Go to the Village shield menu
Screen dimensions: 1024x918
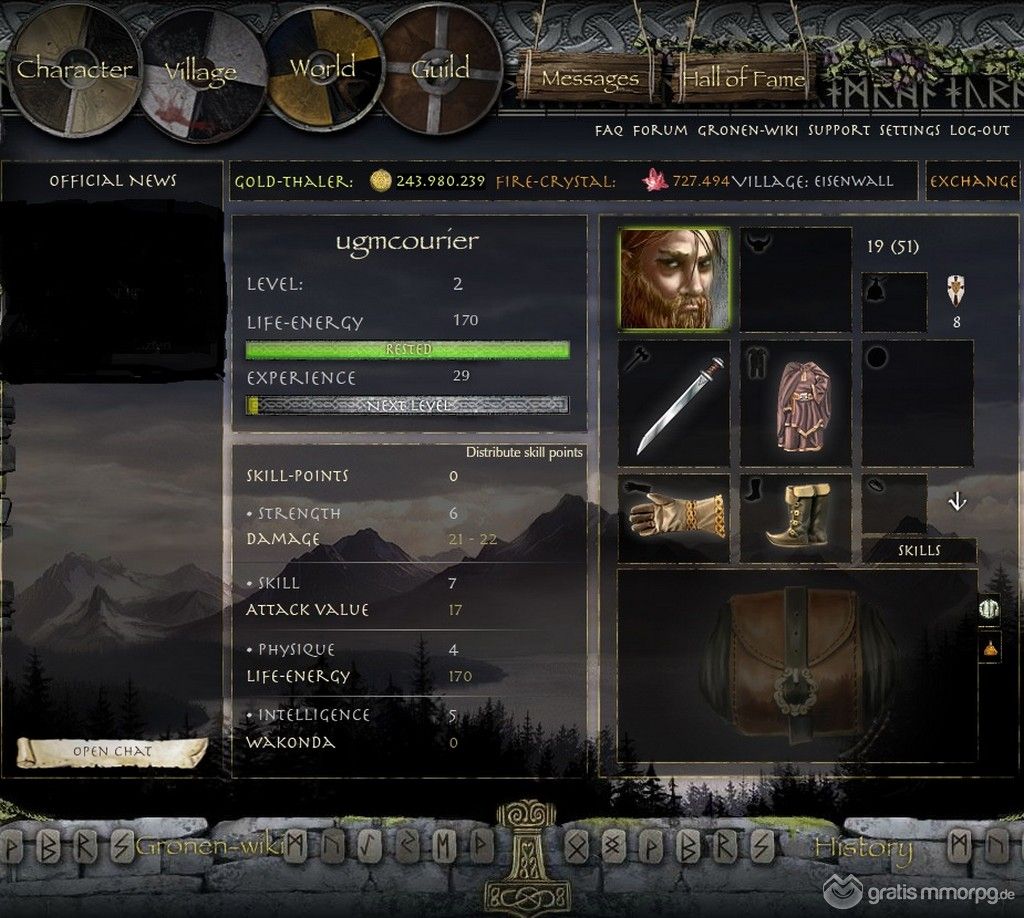tap(201, 73)
